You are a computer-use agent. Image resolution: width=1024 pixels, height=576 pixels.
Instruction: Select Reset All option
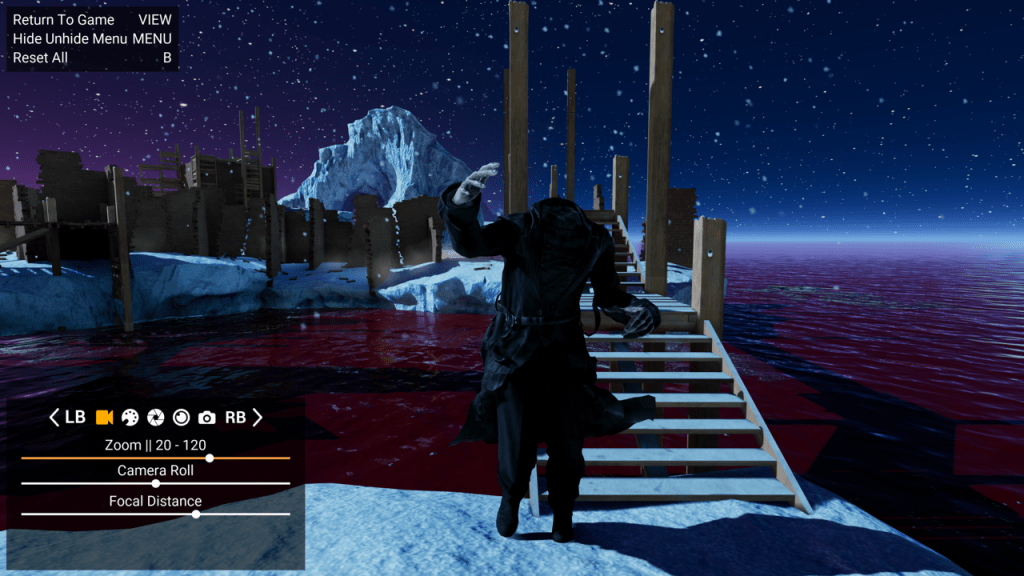coord(40,58)
